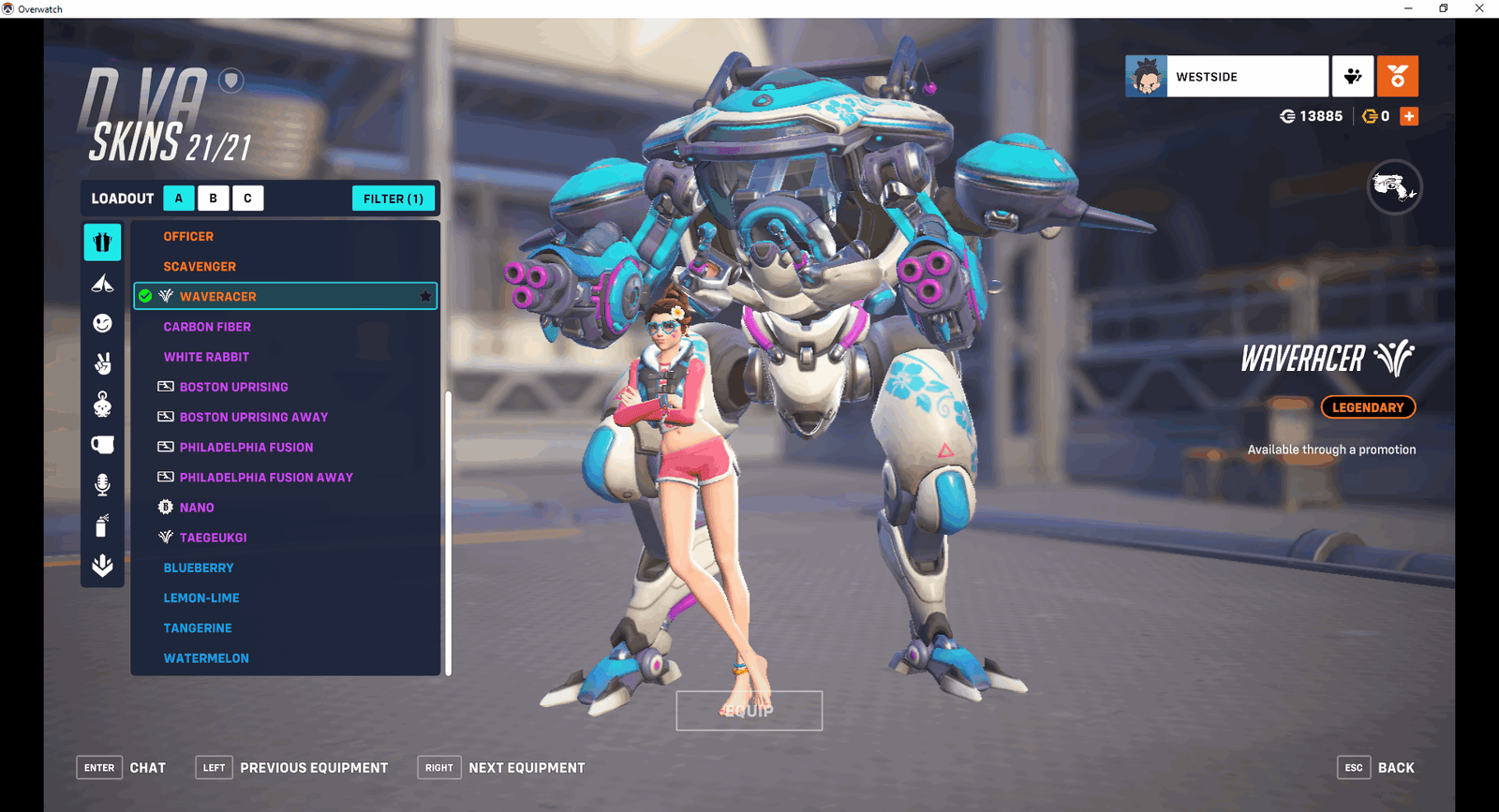Open the sprays spray-can category

(x=102, y=525)
